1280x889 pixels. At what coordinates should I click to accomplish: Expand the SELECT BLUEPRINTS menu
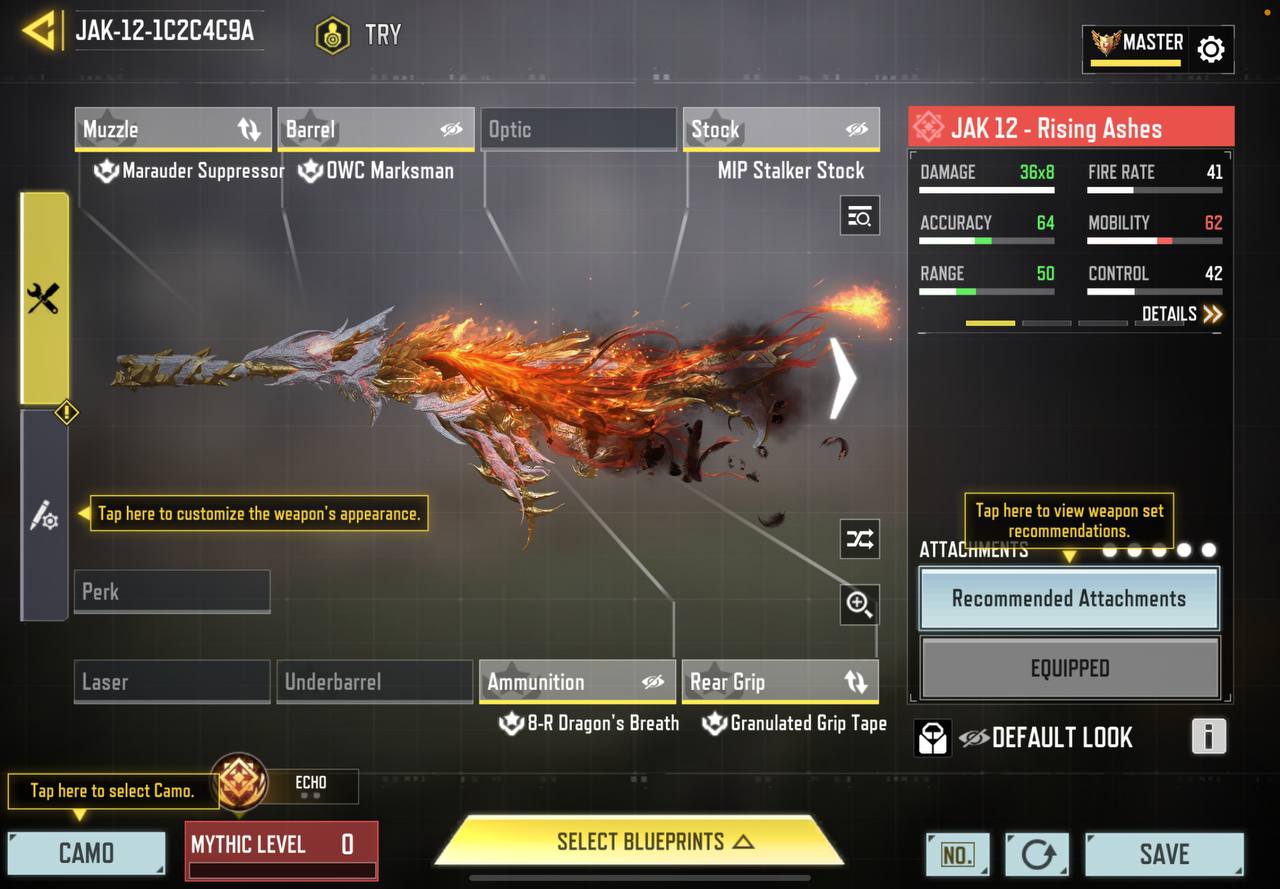coord(640,842)
